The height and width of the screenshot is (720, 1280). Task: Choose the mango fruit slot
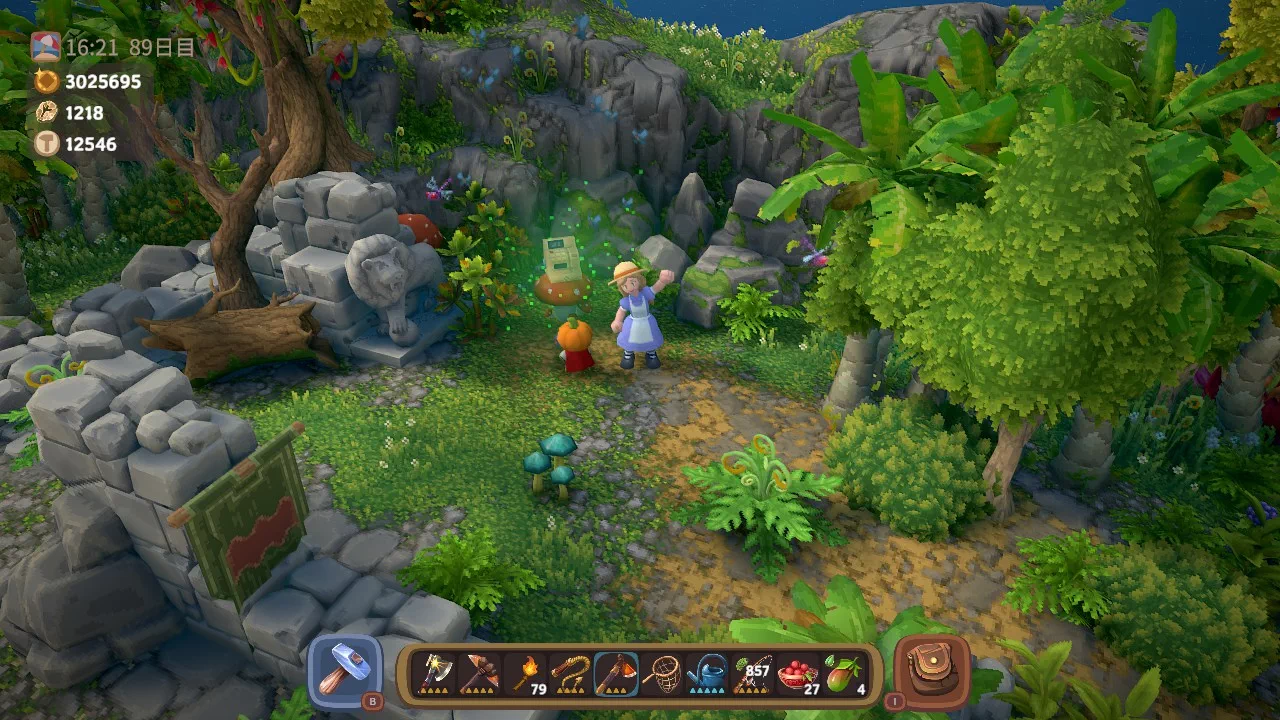tap(843, 673)
